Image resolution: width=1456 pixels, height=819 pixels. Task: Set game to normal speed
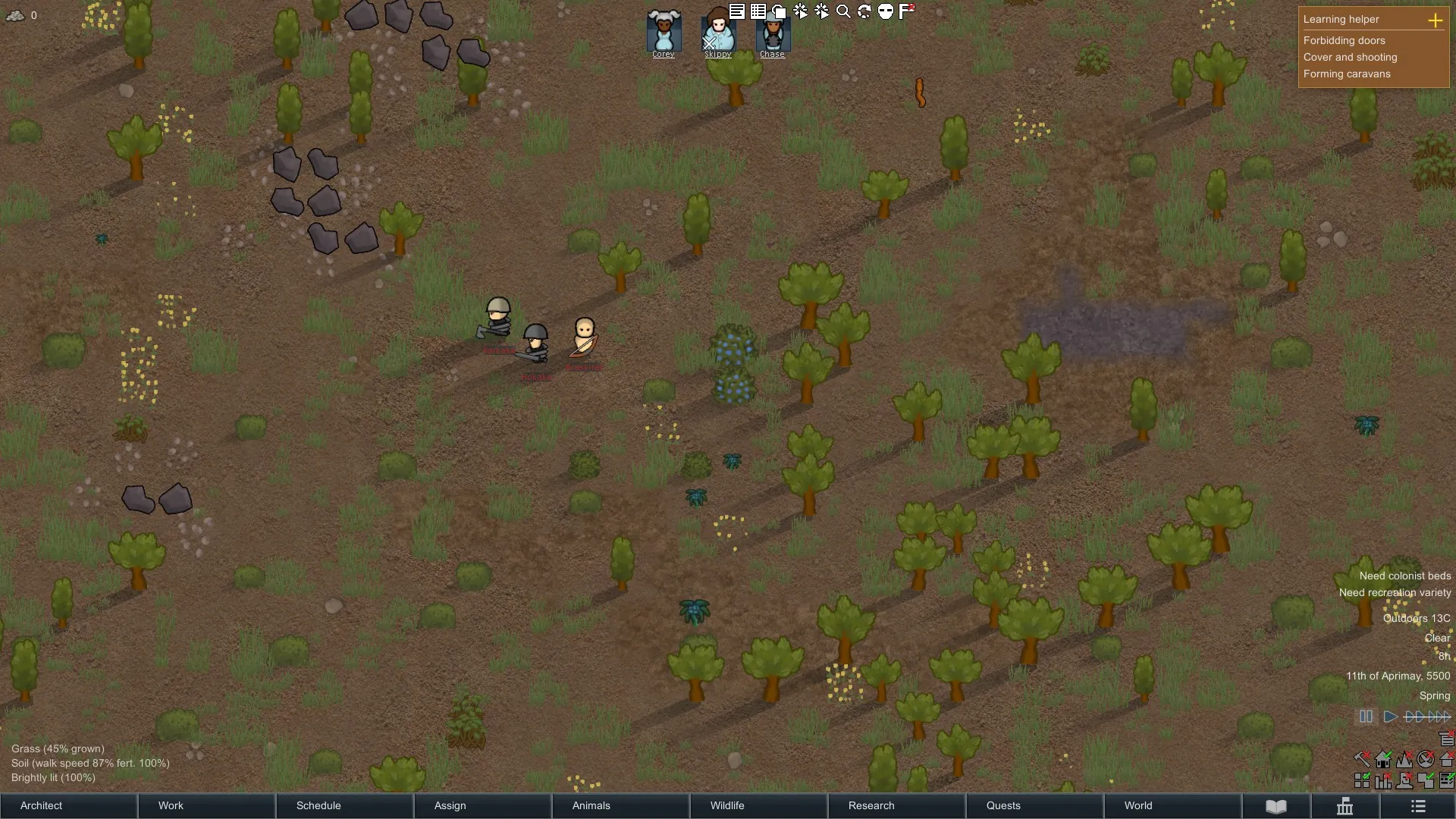[1390, 717]
